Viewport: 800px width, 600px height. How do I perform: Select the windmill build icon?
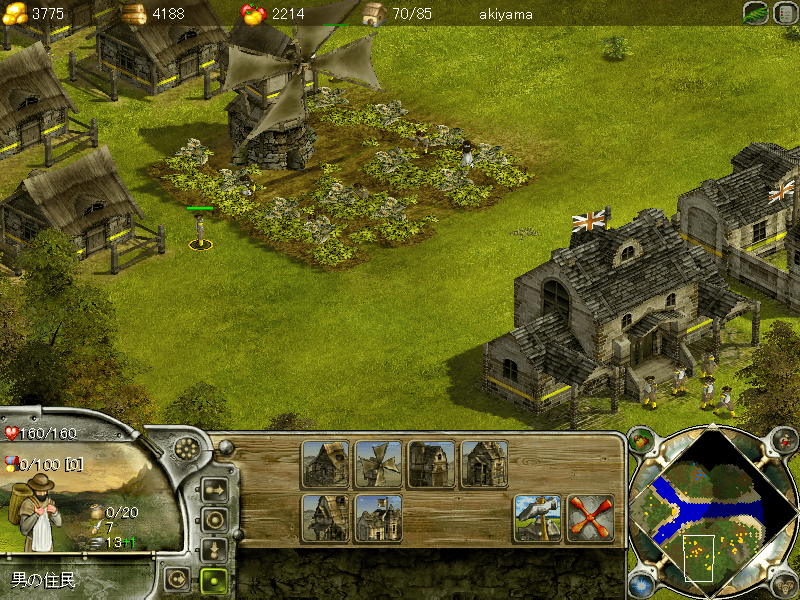click(x=378, y=464)
